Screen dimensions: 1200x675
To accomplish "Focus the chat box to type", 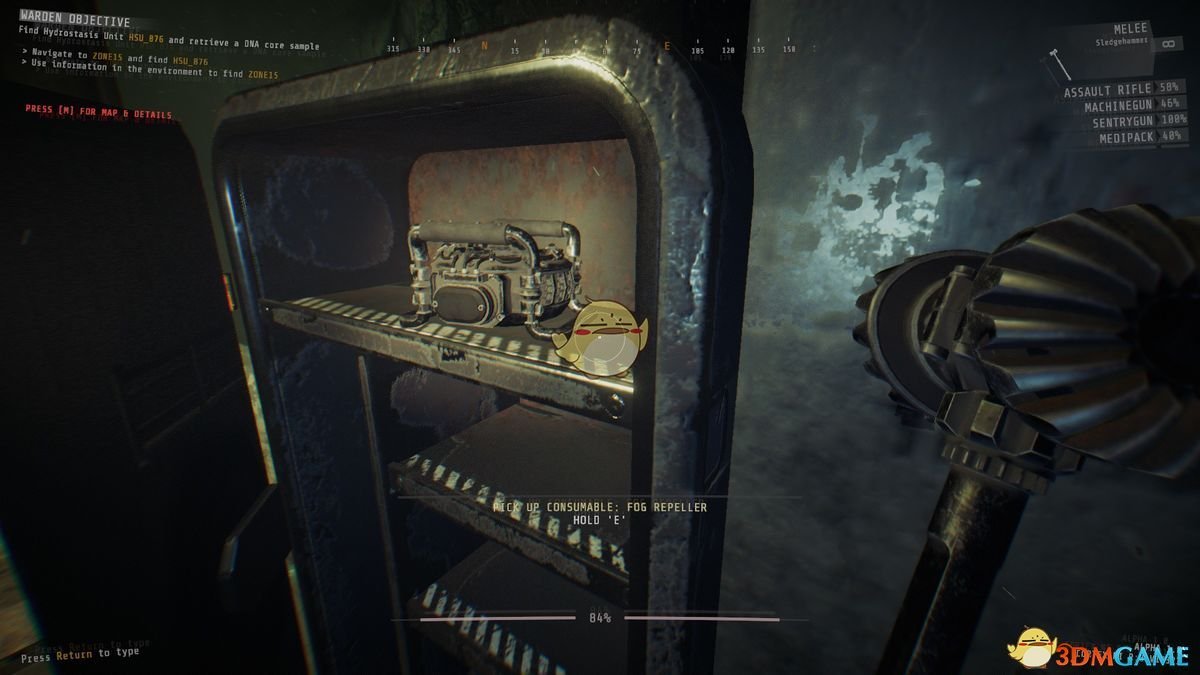I will 80,654.
